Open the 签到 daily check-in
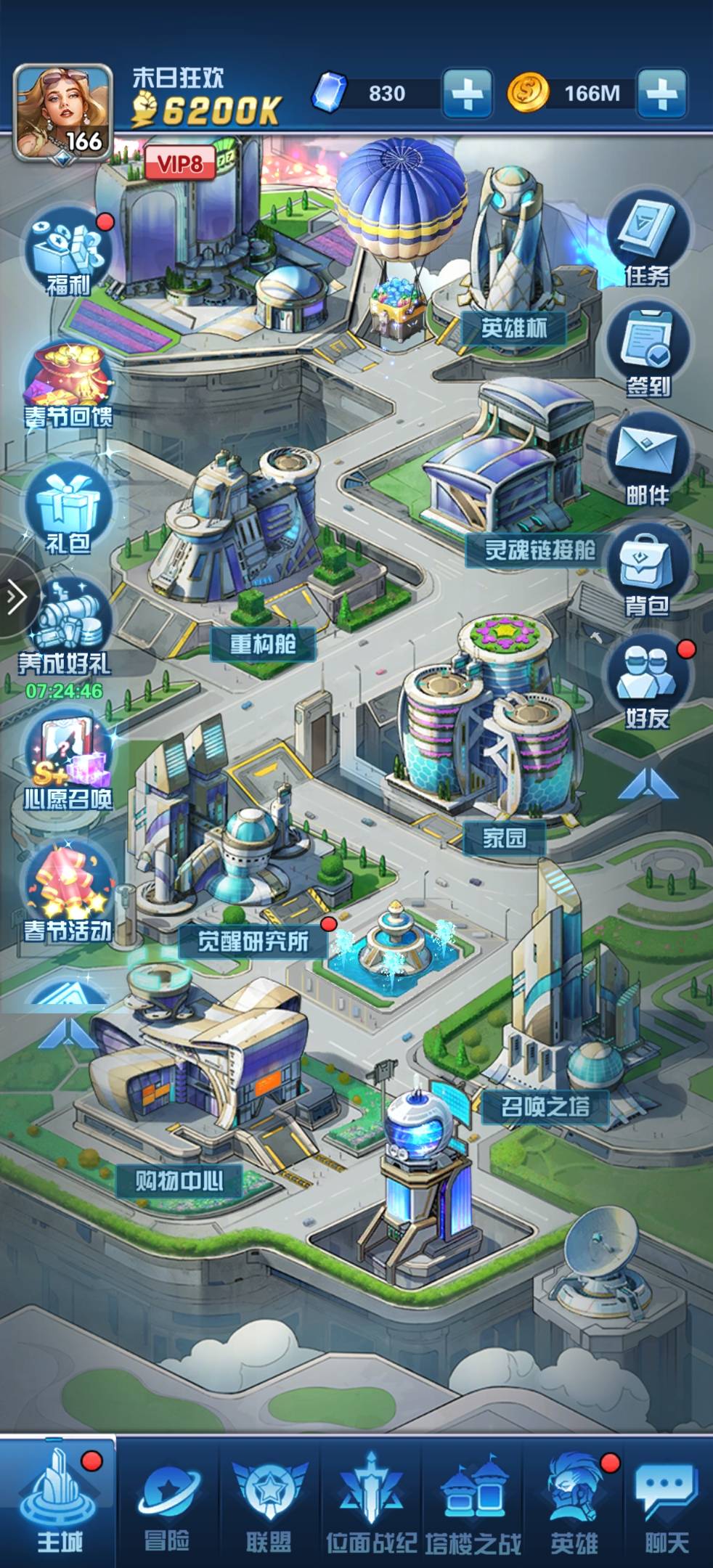The height and width of the screenshot is (1568, 713). click(648, 350)
